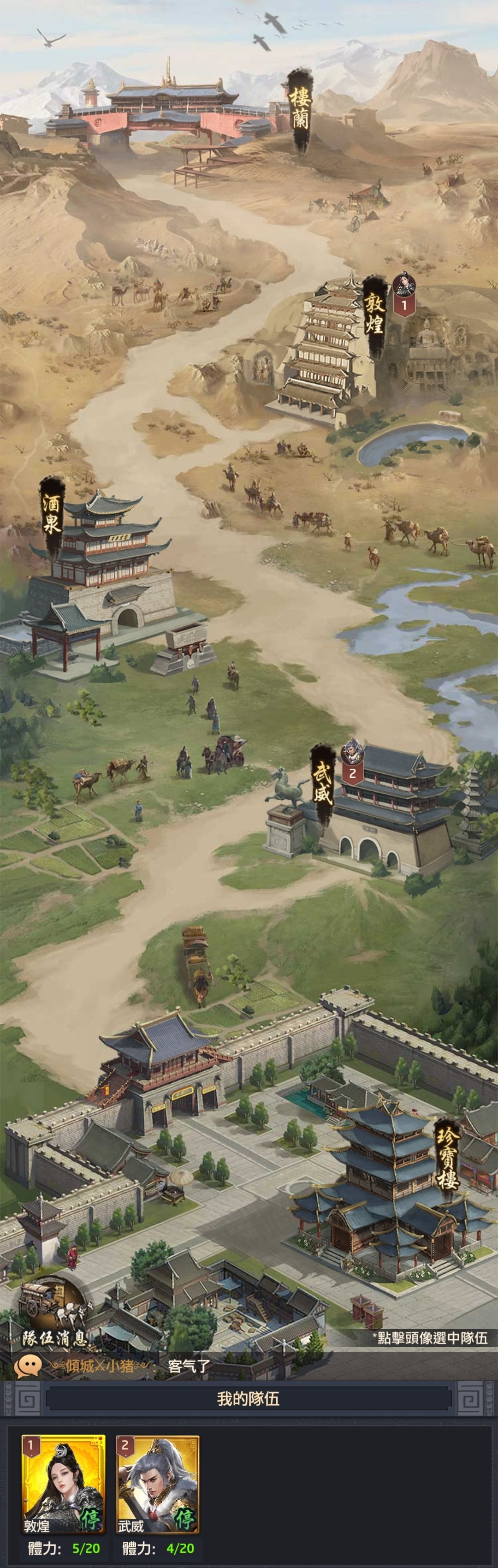Choose the 敦煌 destination on the map

click(373, 314)
